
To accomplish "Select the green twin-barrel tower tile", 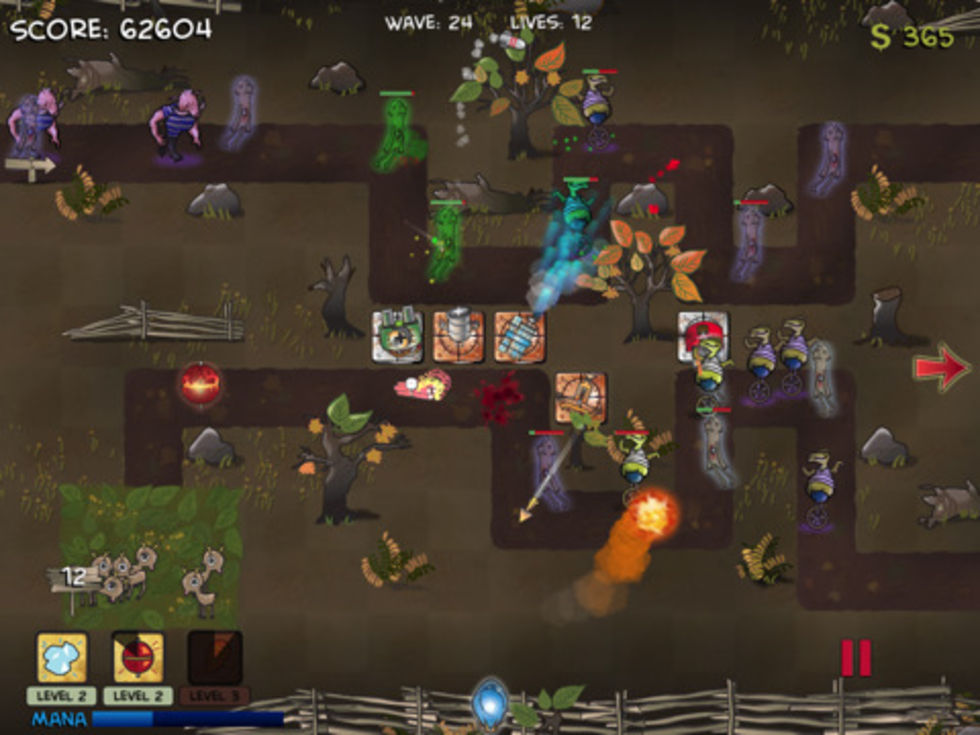I will coord(397,335).
